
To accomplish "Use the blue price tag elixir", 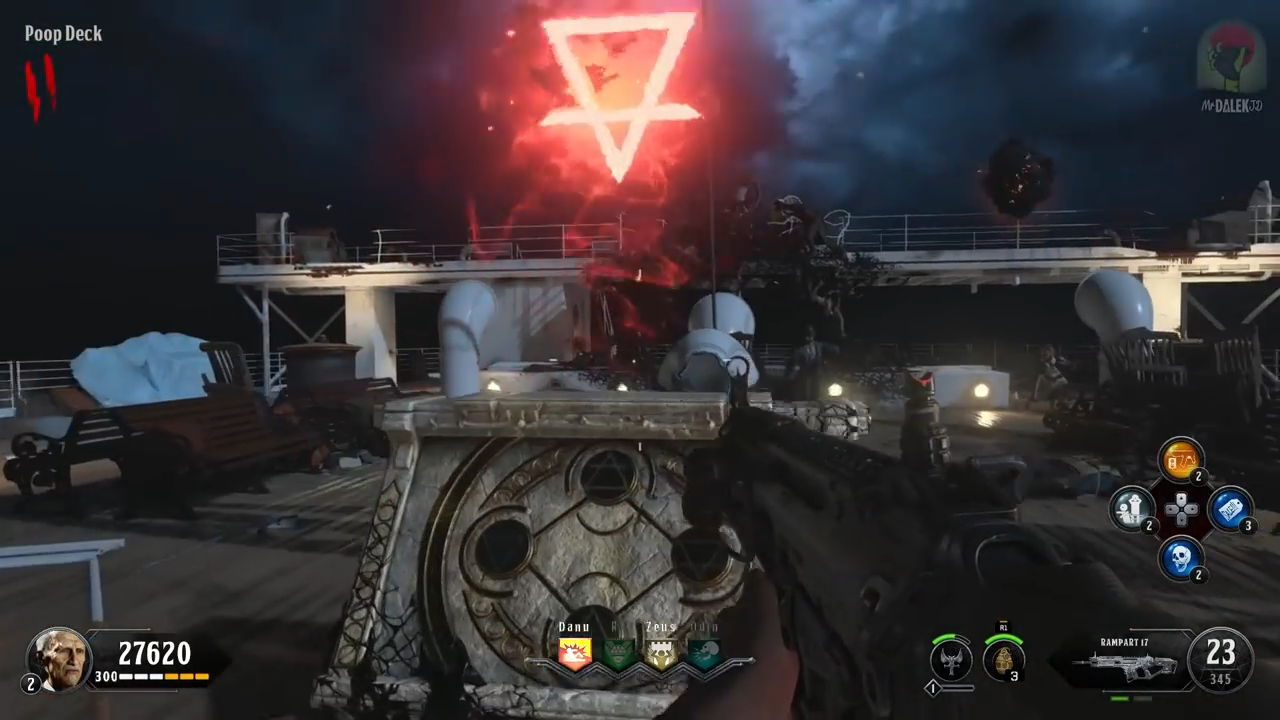I will click(x=1229, y=509).
